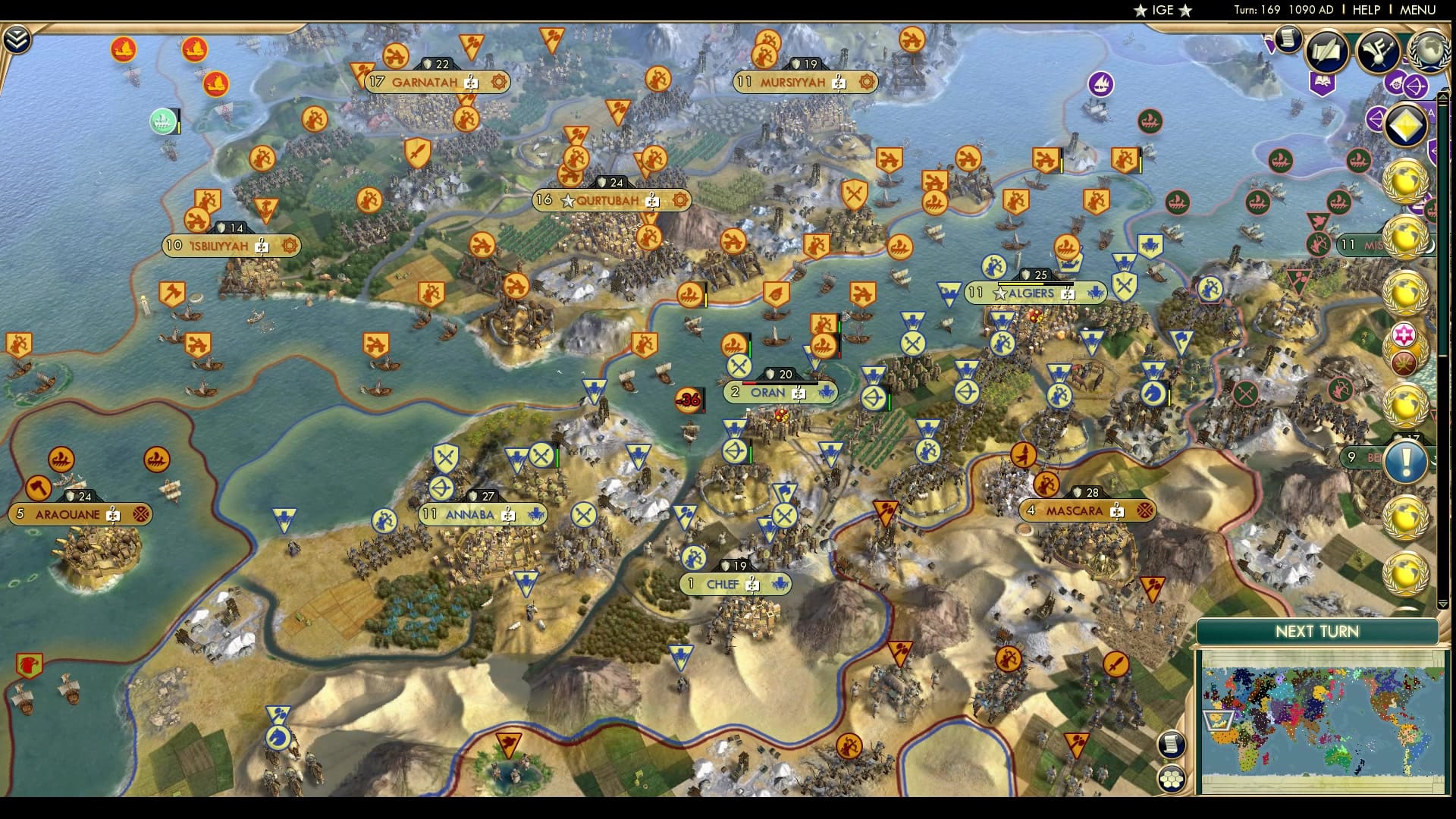The width and height of the screenshot is (1456, 819).
Task: Open the MENU at top right
Action: click(x=1419, y=9)
